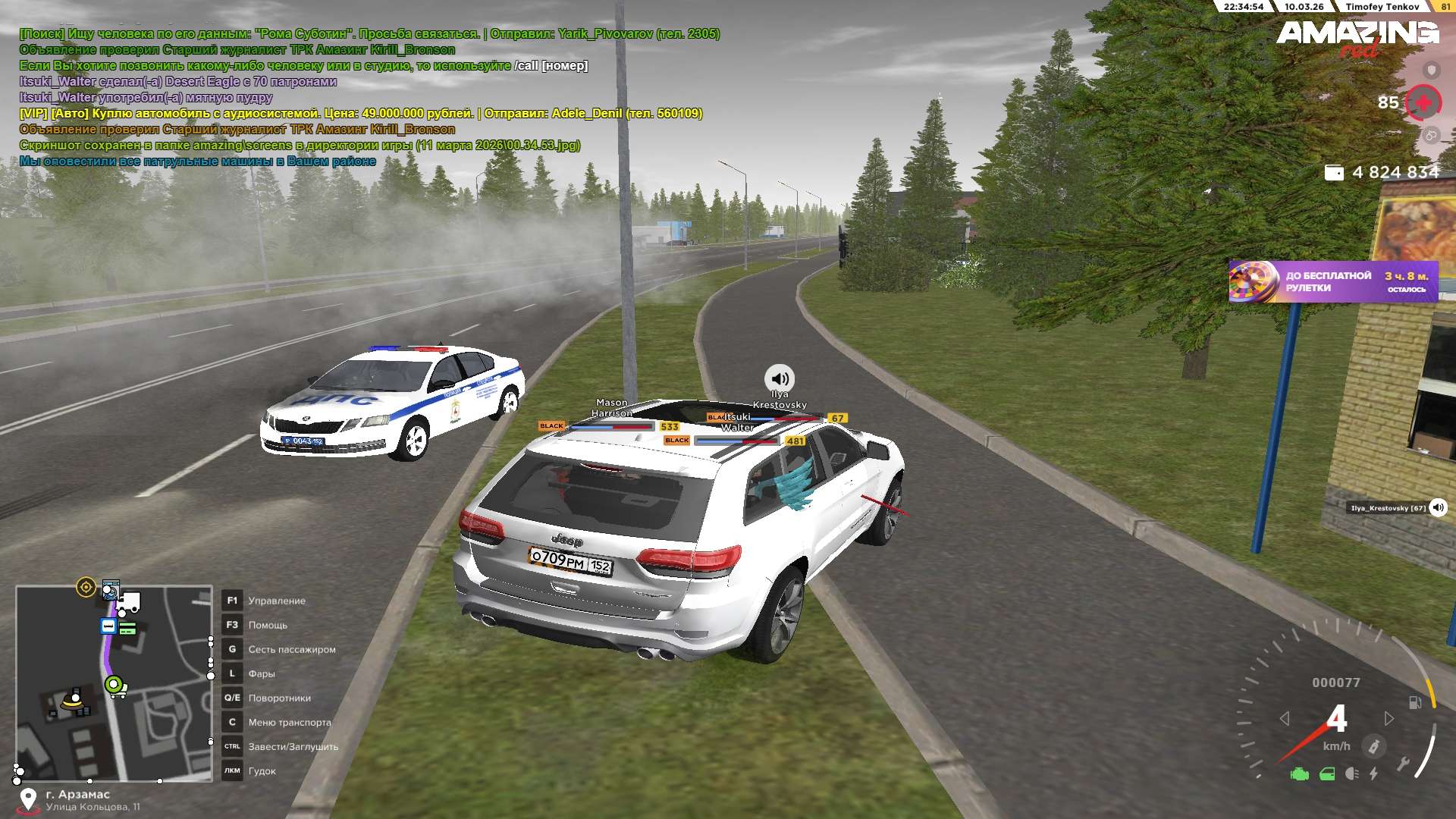Screen dimensions: 1456x819
Task: Click the handcuffs icon under the health
Action: coord(1431,136)
